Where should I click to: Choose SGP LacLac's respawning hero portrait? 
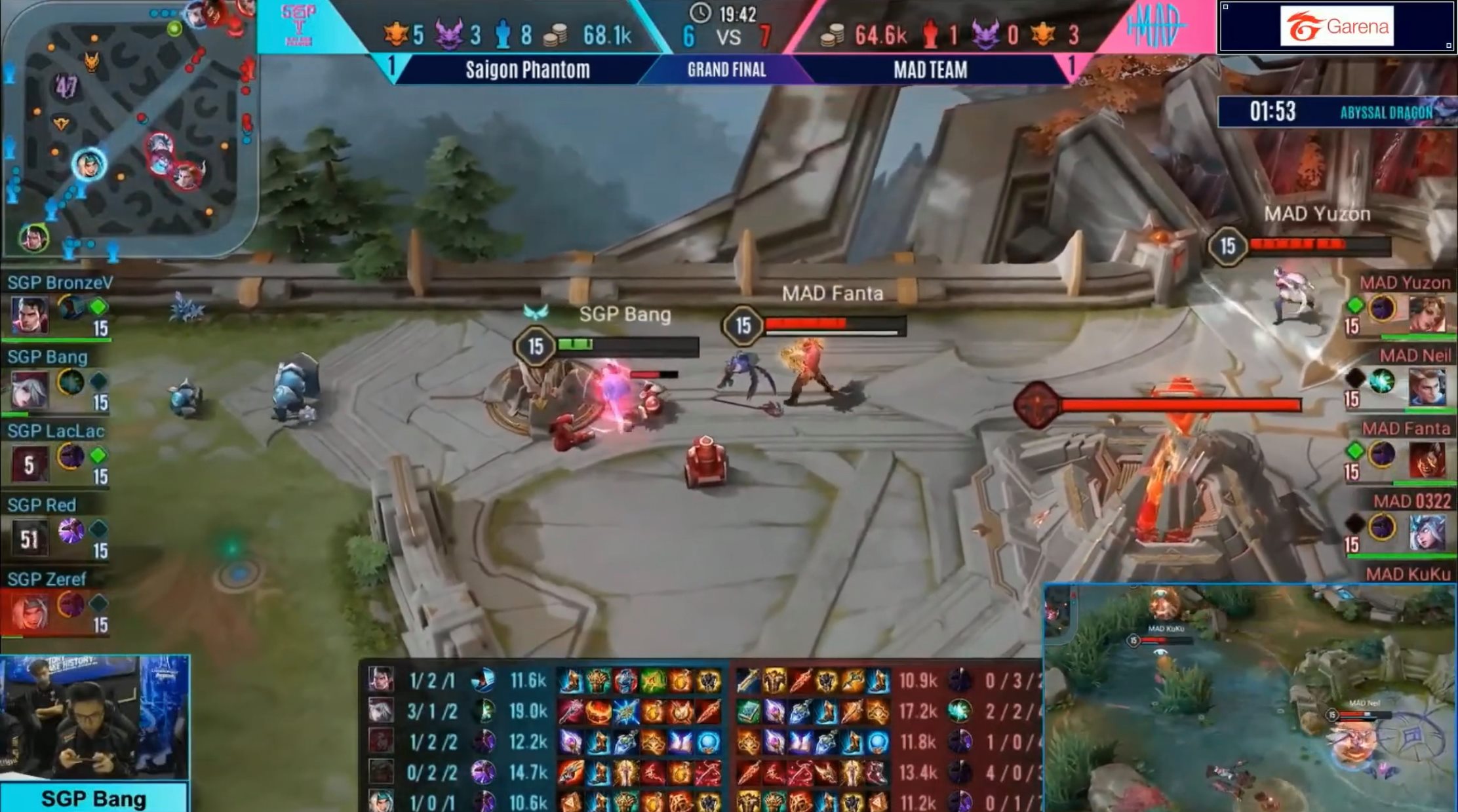tap(30, 464)
